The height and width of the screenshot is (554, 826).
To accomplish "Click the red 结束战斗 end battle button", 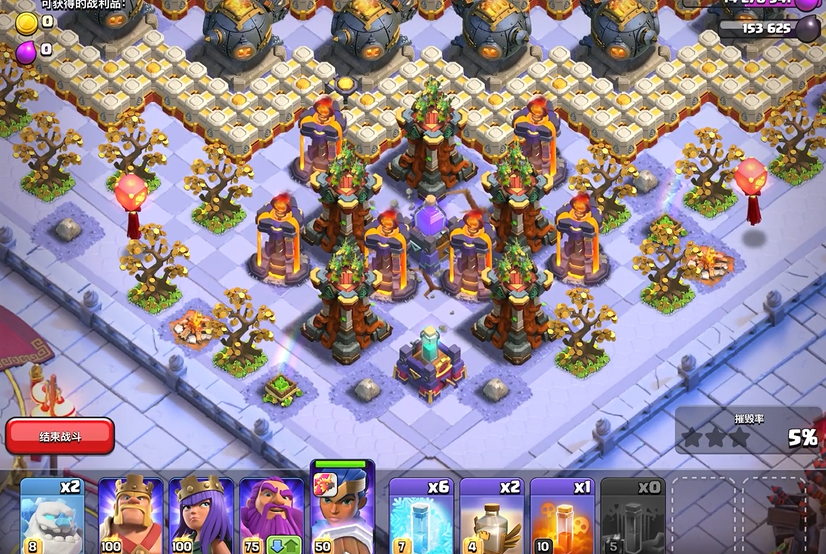I will pos(60,436).
